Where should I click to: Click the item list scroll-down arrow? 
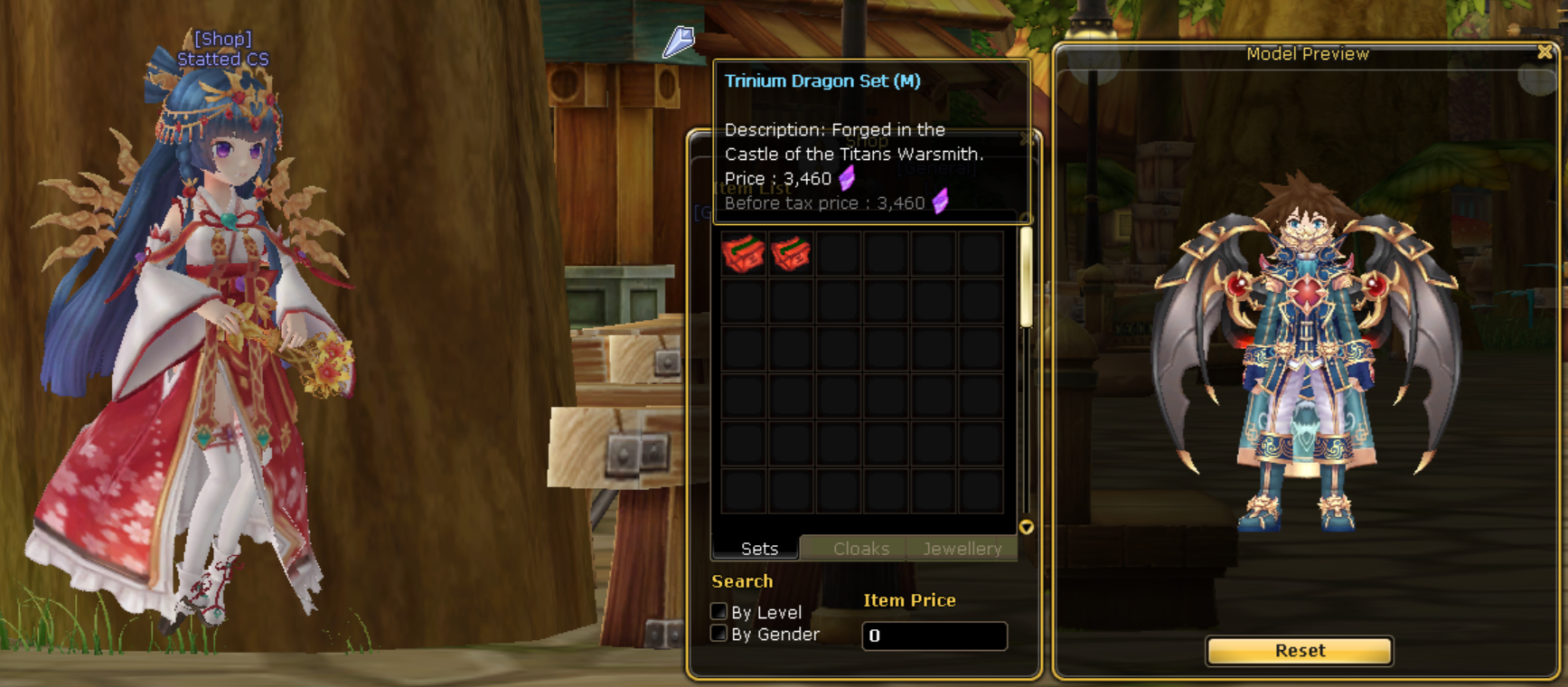1026,527
